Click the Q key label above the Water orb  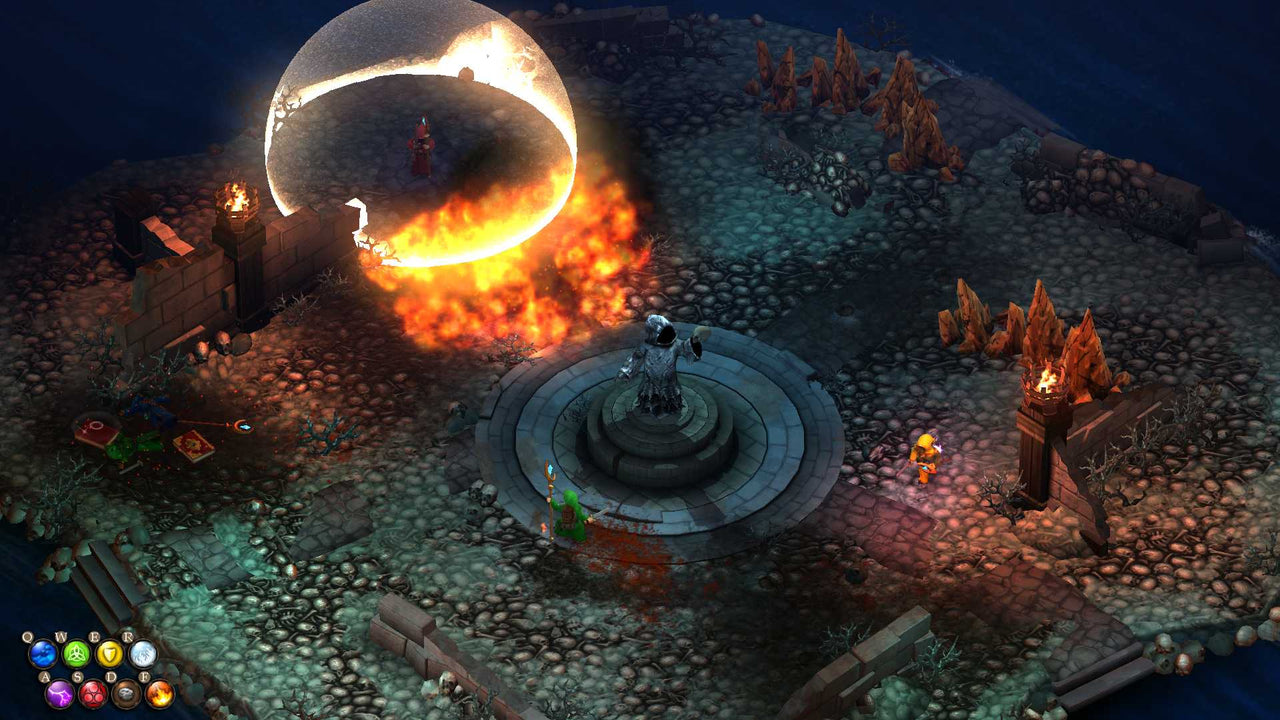click(x=27, y=636)
